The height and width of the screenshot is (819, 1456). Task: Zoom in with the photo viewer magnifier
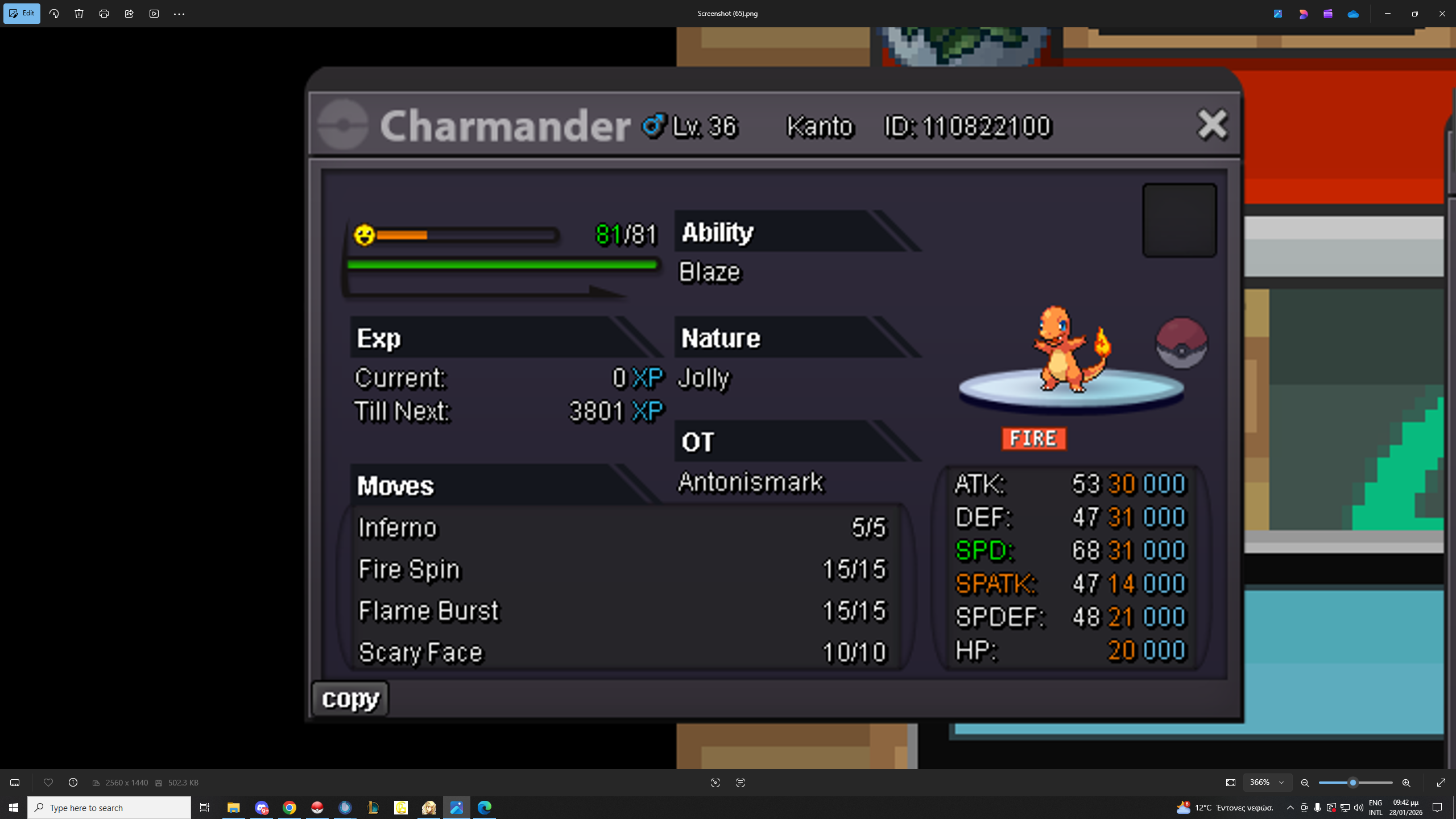[x=1406, y=783]
